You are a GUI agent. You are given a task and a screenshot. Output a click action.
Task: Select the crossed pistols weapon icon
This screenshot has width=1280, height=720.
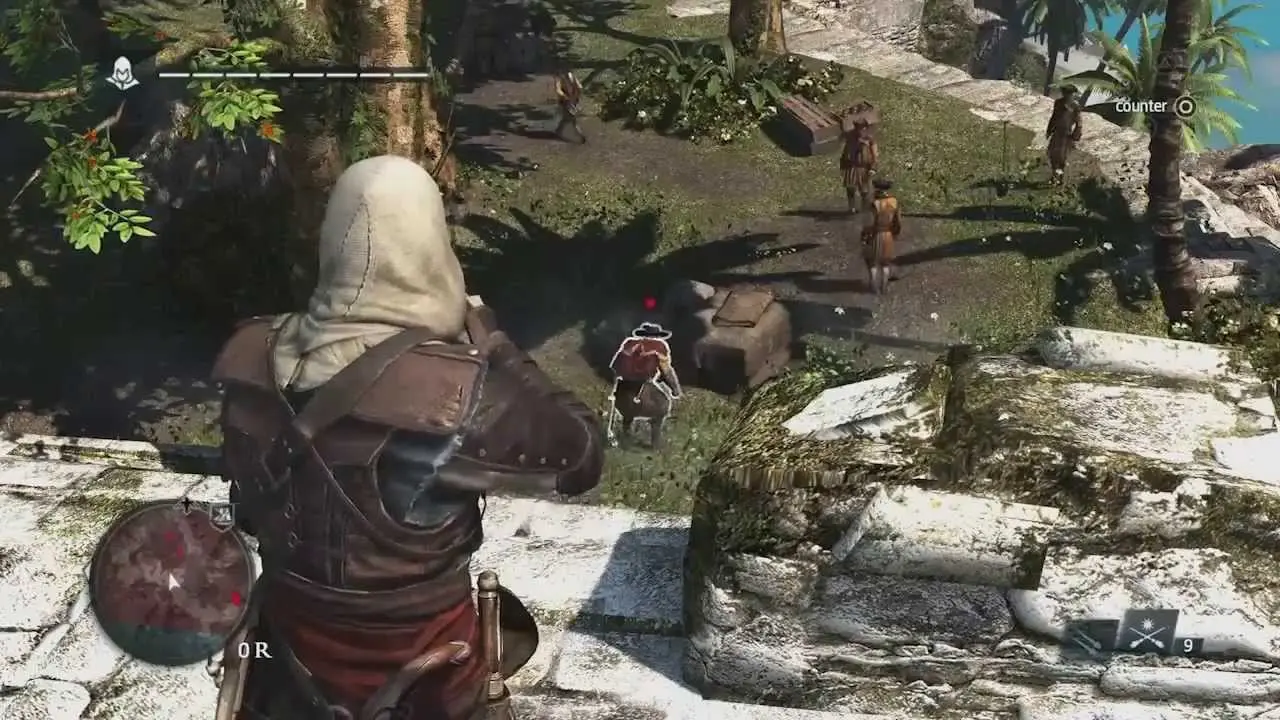coord(1146,632)
